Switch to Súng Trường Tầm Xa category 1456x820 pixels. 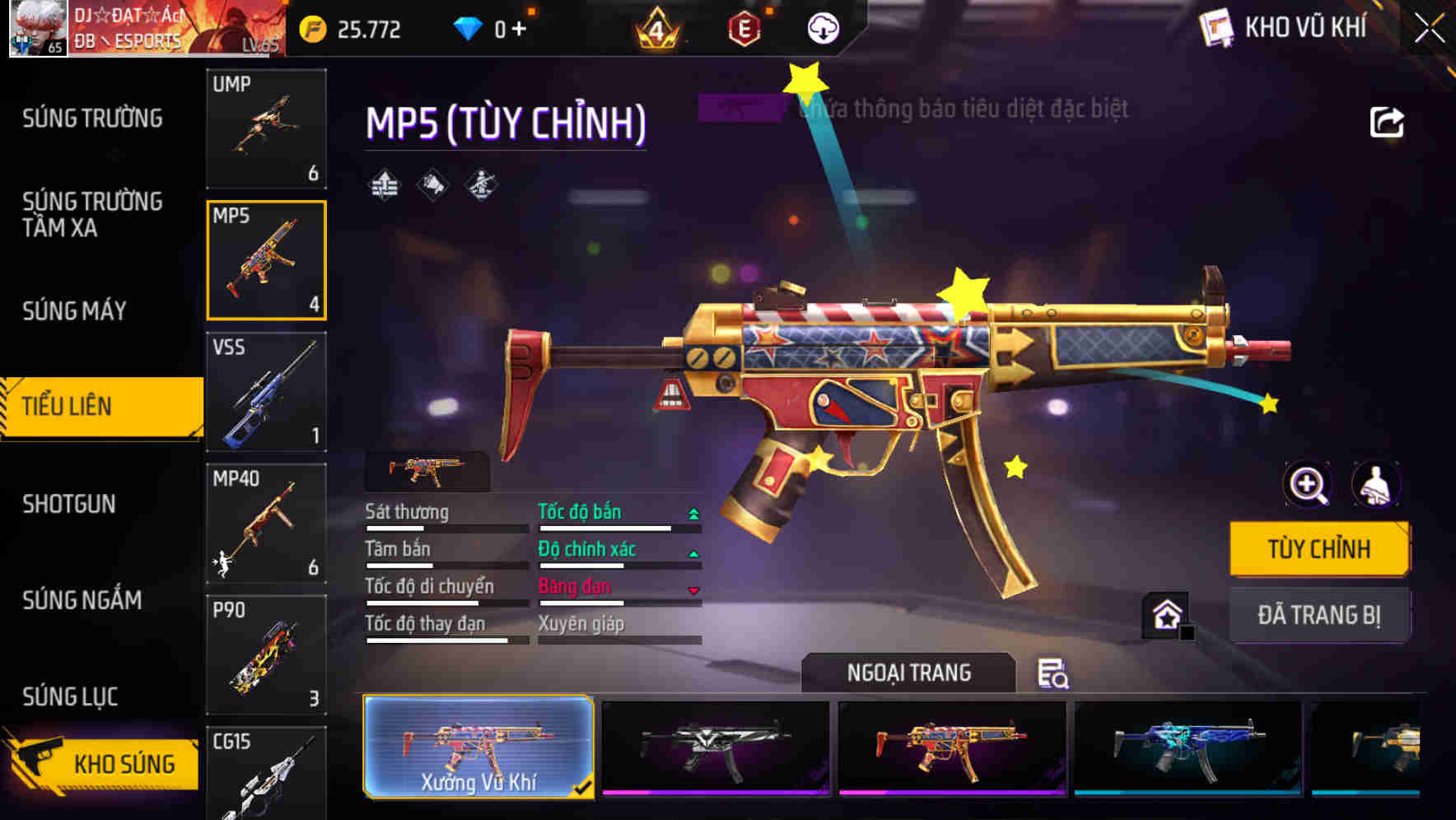tap(92, 214)
